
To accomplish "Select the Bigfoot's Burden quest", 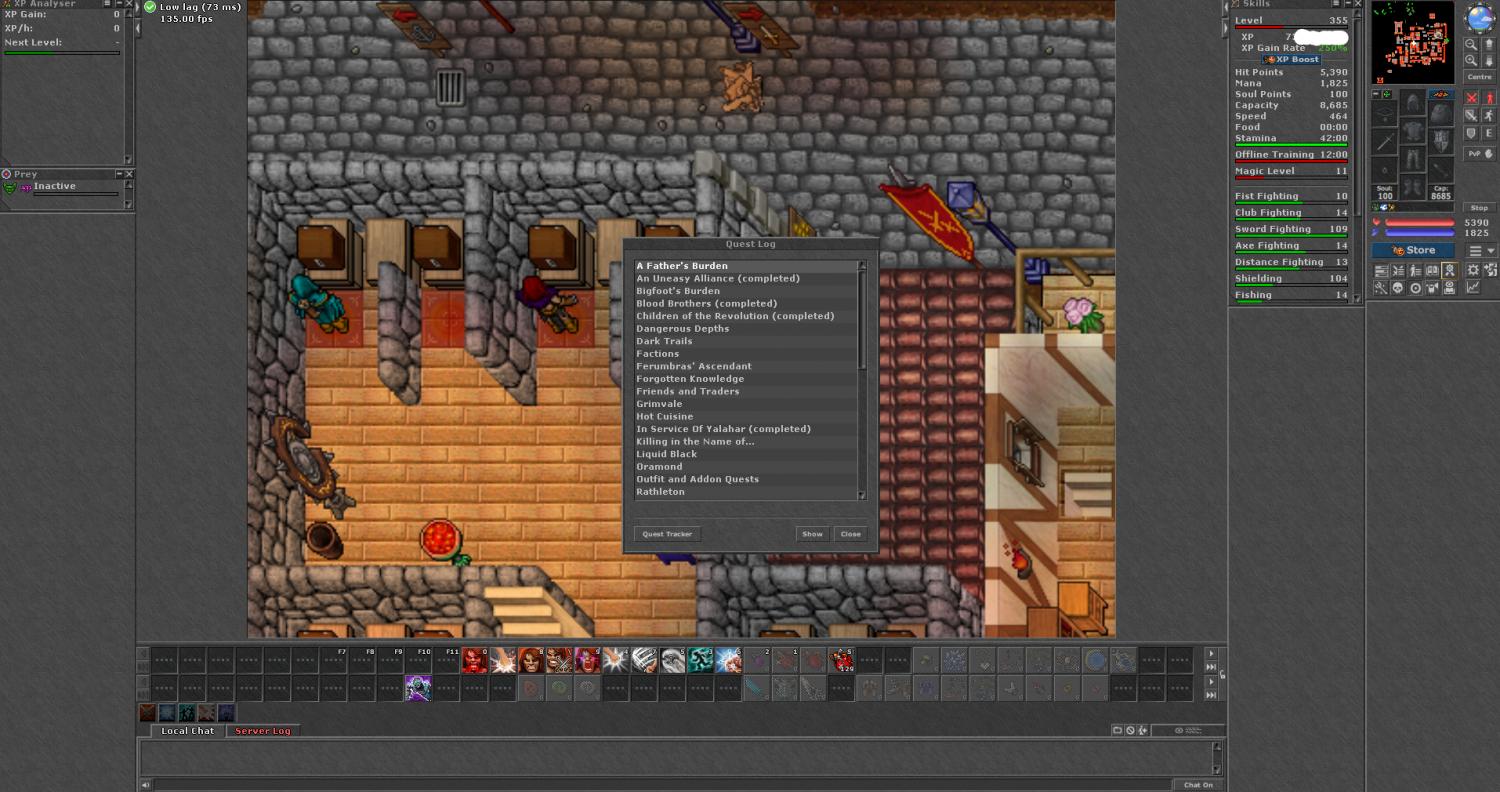I will pos(678,291).
